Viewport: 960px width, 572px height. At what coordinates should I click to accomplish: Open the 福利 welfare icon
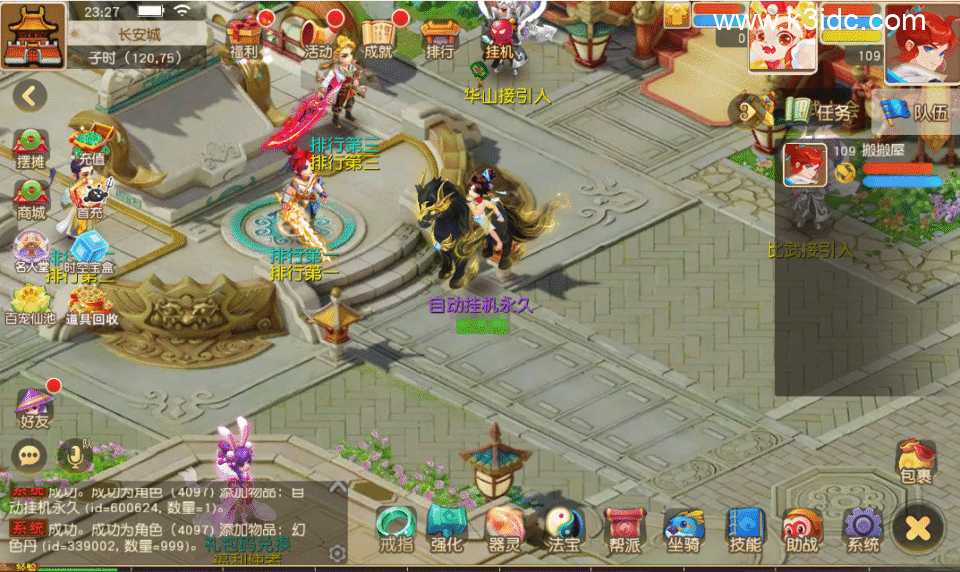click(x=245, y=36)
